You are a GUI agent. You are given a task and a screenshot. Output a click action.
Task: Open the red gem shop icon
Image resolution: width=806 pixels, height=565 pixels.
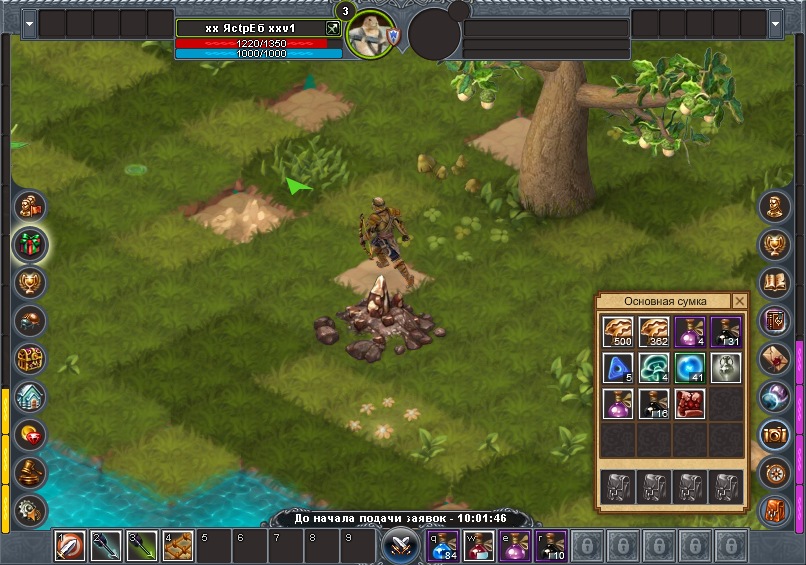30,434
